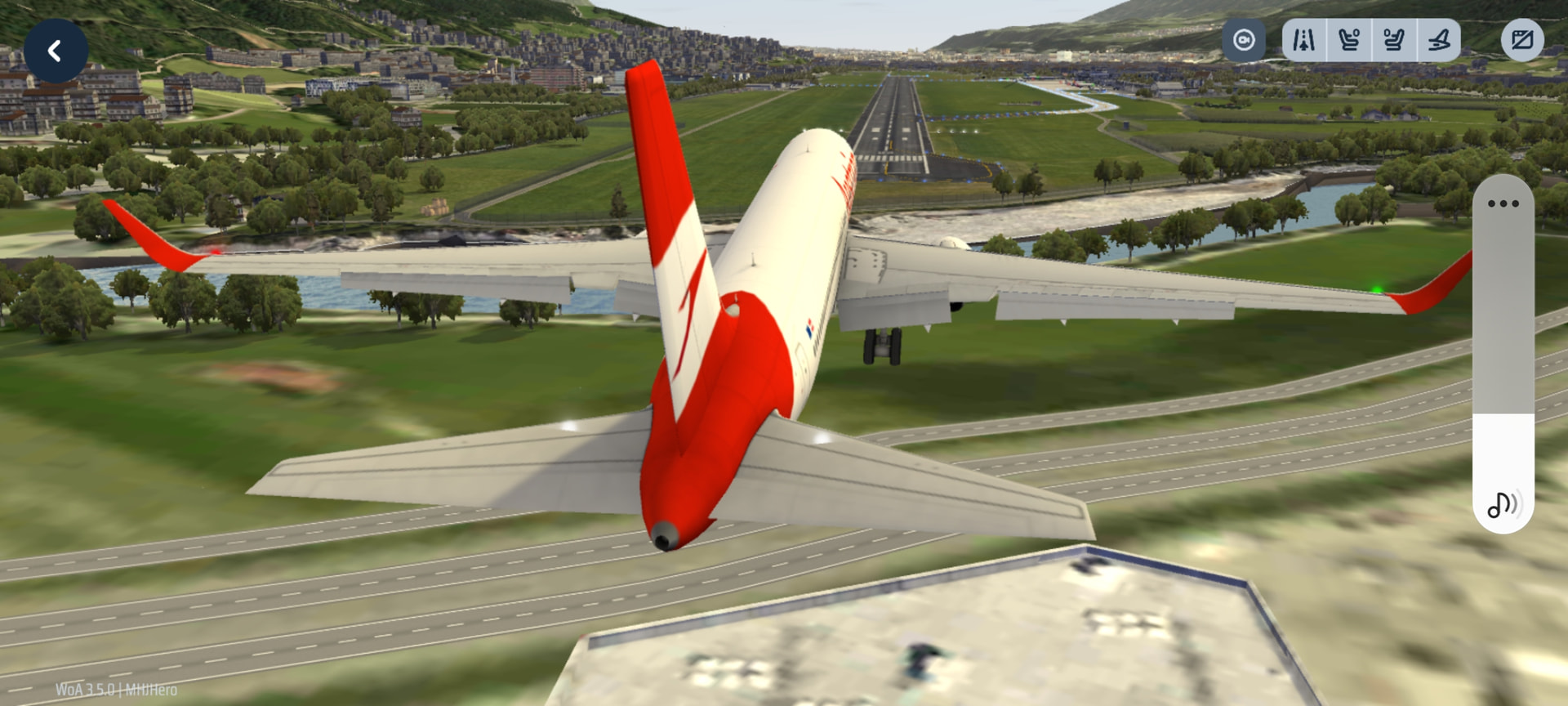Hide the interface with the crossed window button
Screen dimensions: 1568x706
click(1522, 40)
